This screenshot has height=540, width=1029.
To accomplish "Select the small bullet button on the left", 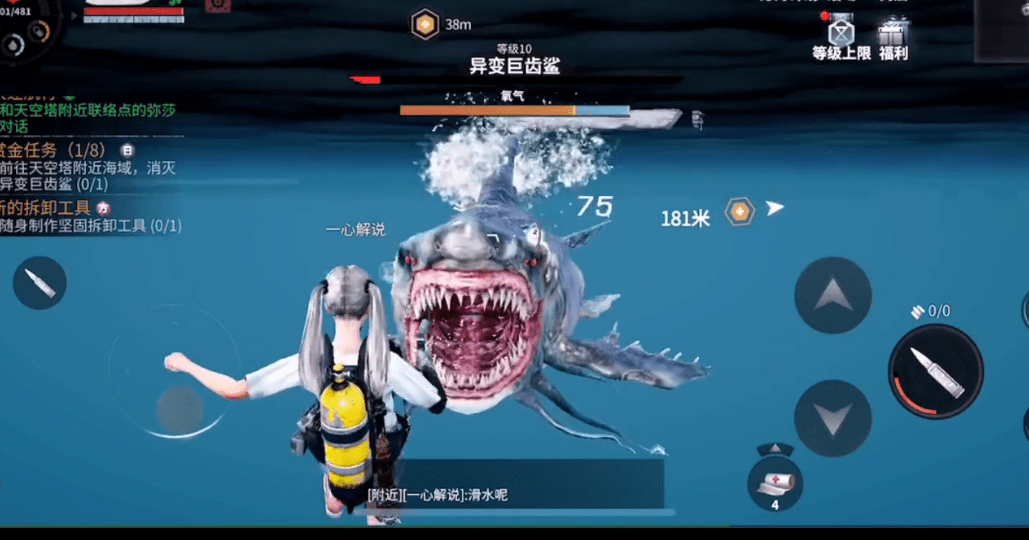I will (40, 282).
